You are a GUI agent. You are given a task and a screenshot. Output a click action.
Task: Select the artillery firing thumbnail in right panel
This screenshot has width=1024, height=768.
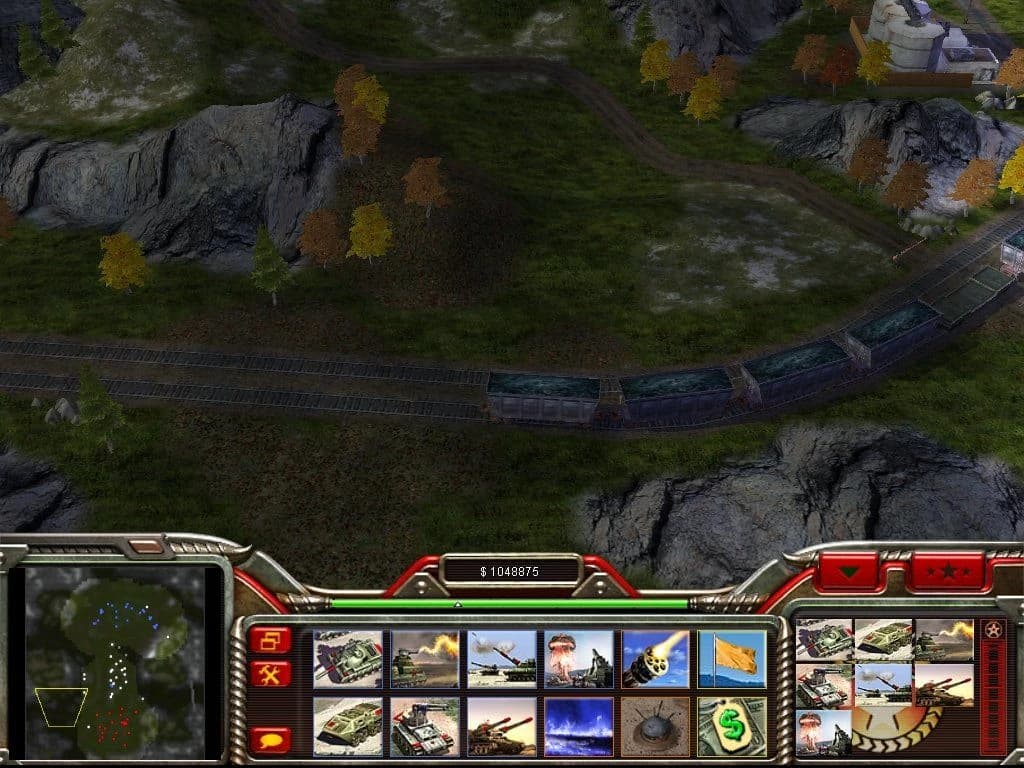click(884, 686)
